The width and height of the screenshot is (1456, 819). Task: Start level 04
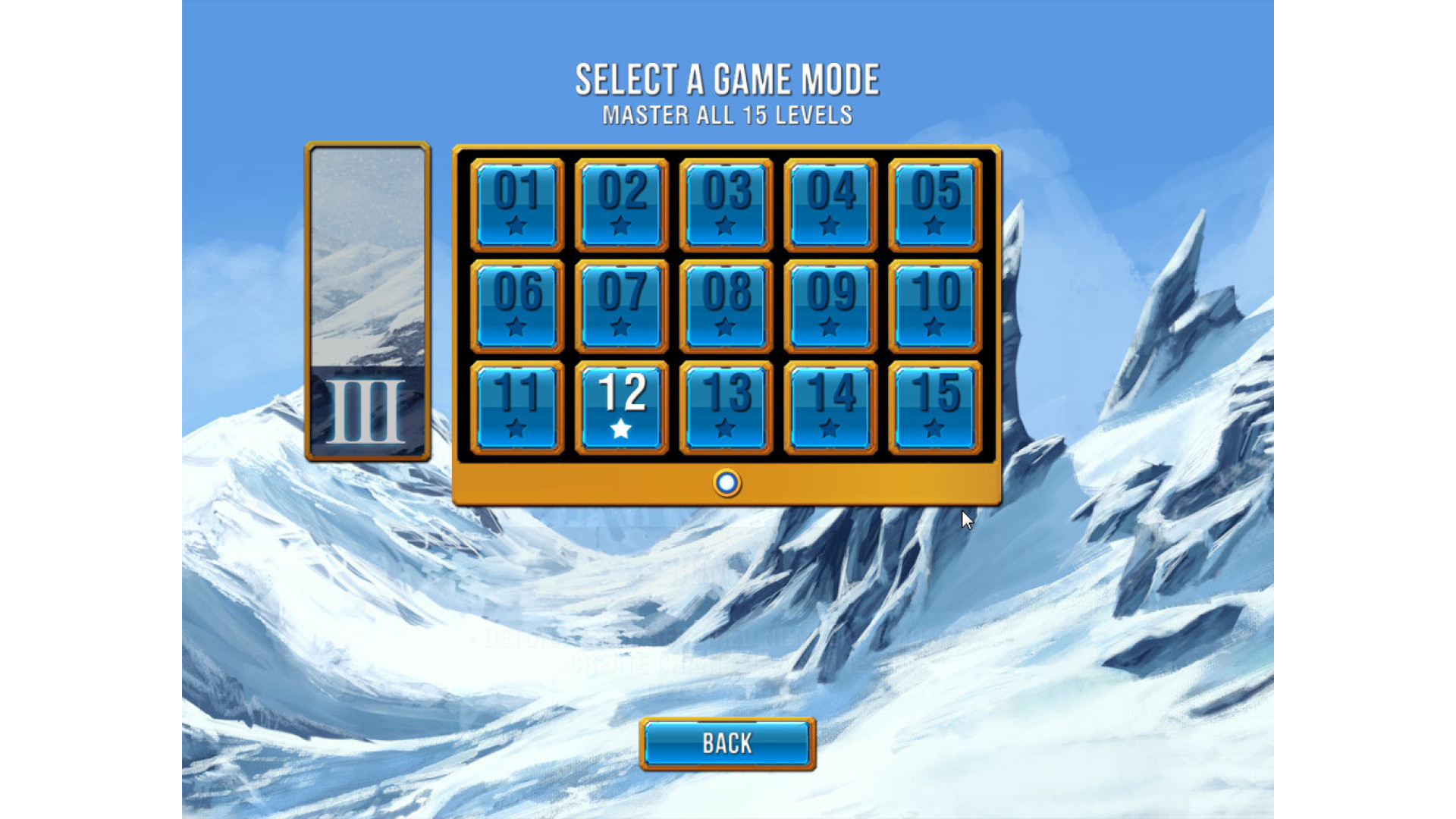[830, 205]
